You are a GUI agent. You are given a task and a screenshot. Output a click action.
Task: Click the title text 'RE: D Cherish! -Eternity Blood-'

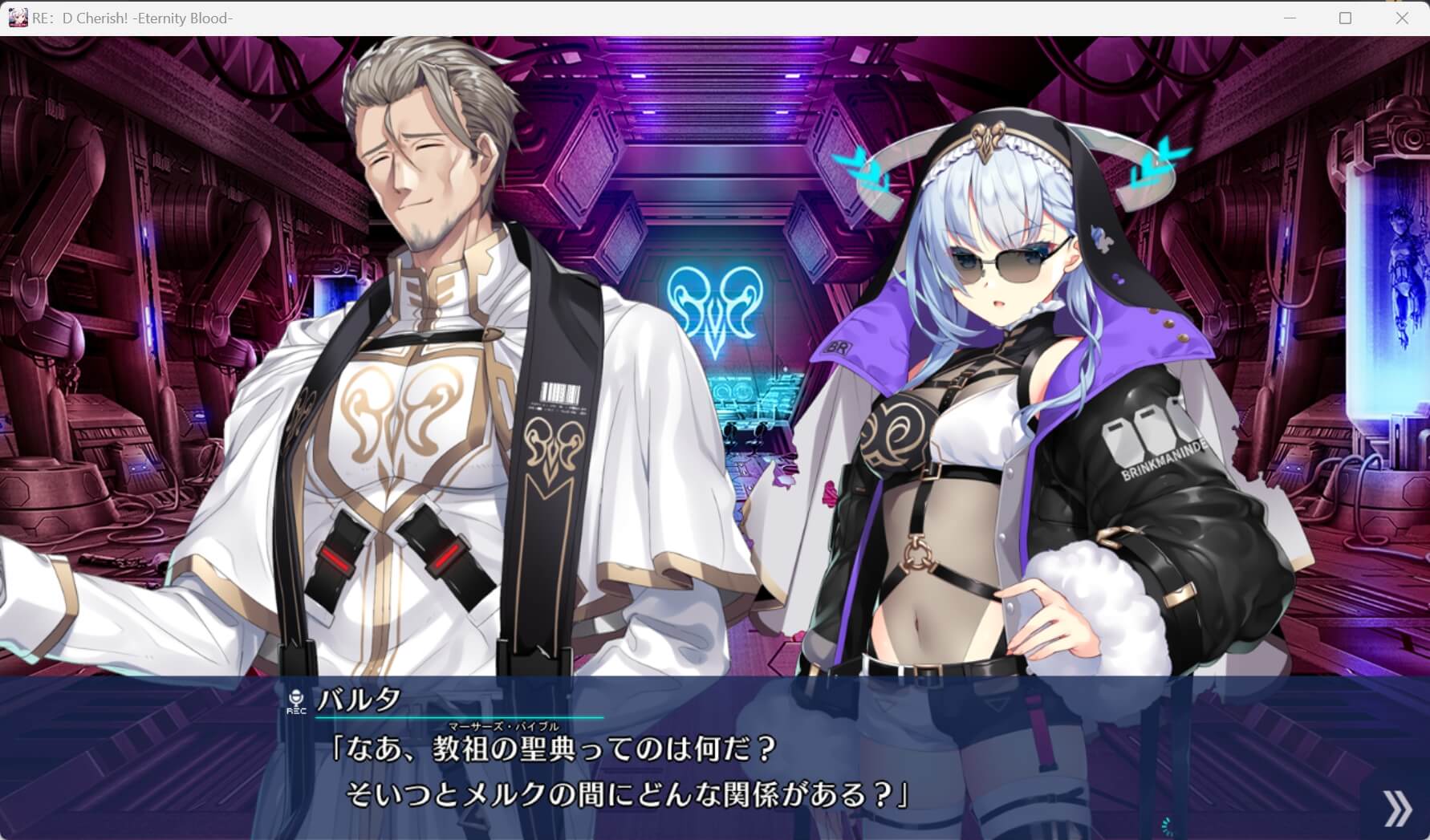(x=133, y=17)
